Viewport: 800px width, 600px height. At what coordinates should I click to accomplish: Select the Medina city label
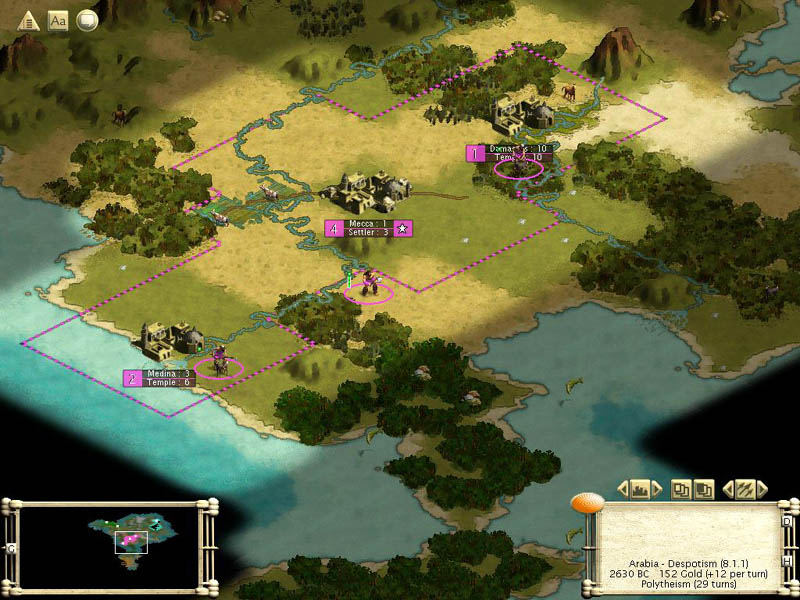[166, 377]
